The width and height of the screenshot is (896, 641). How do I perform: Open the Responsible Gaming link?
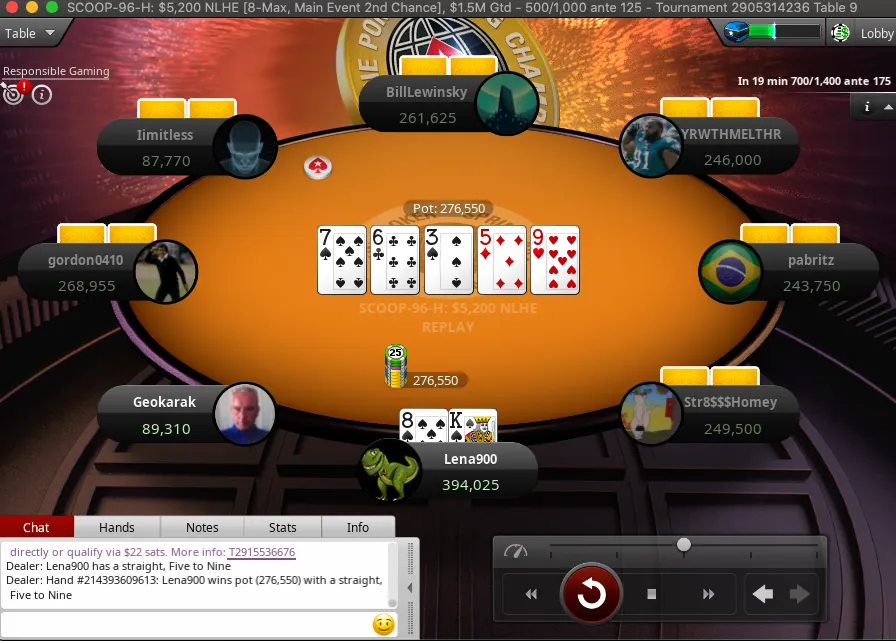[x=56, y=71]
